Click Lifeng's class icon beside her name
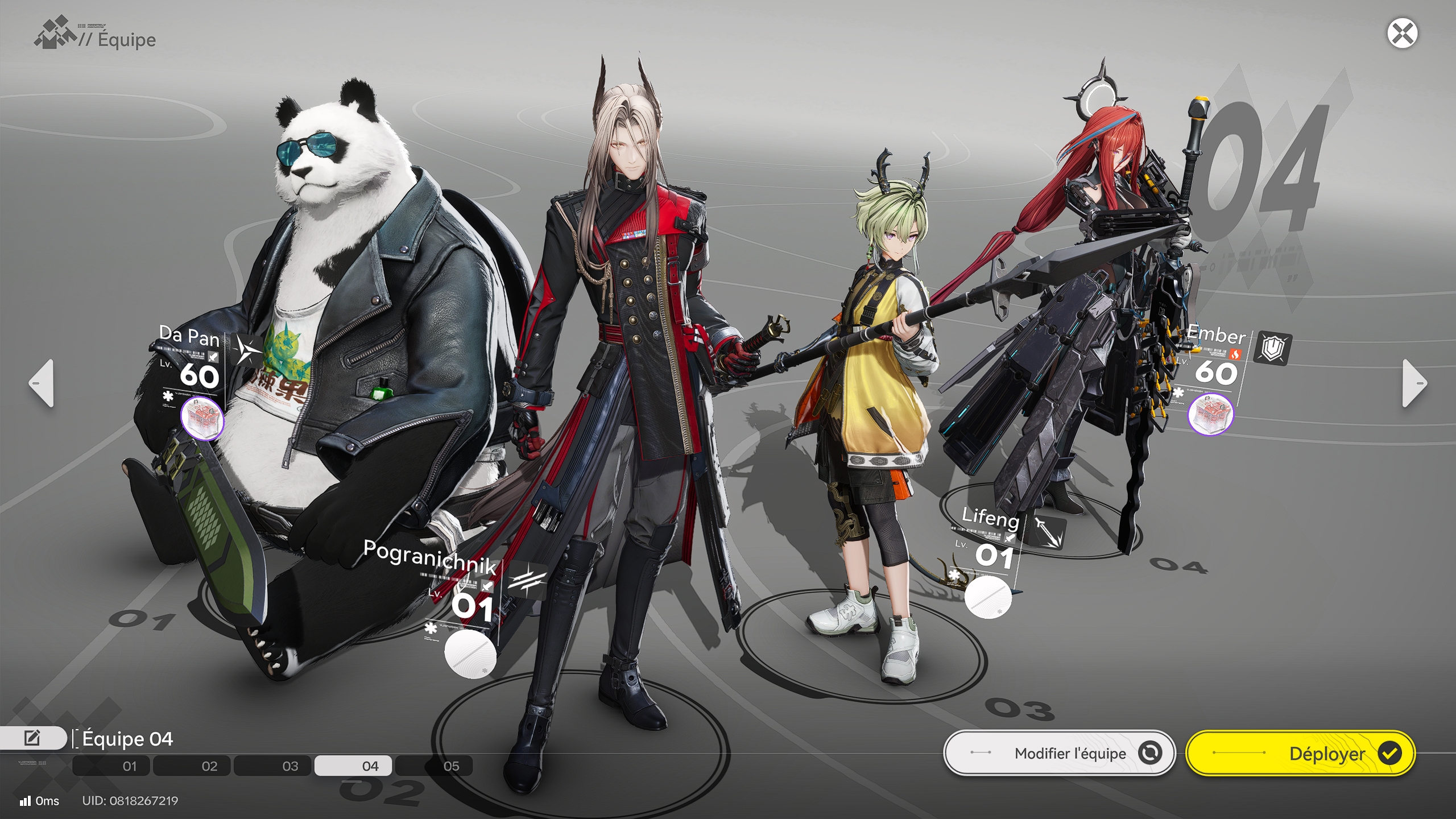1456x819 pixels. click(x=1050, y=532)
